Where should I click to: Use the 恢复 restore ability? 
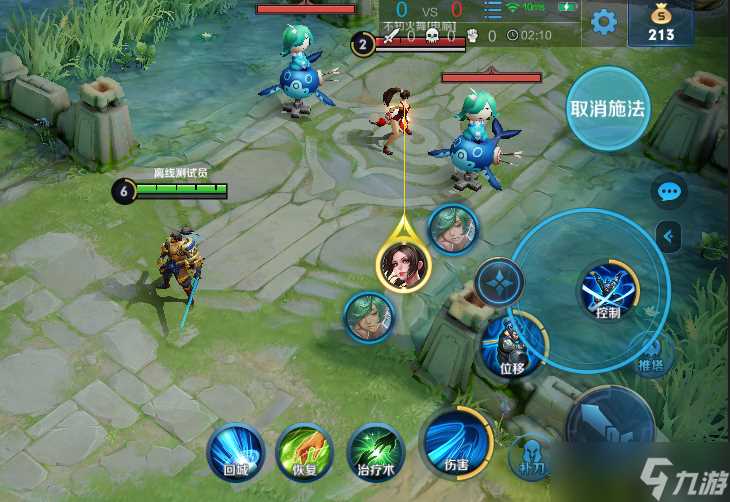pyautogui.click(x=304, y=452)
